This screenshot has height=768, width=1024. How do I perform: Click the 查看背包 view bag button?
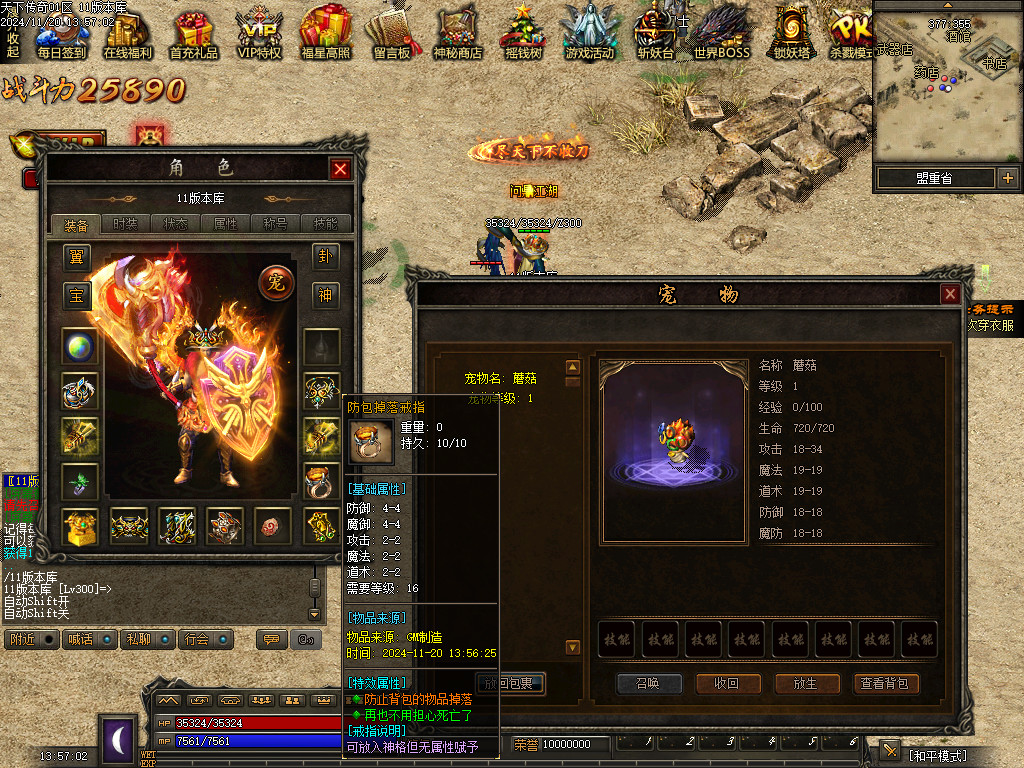pyautogui.click(x=885, y=683)
